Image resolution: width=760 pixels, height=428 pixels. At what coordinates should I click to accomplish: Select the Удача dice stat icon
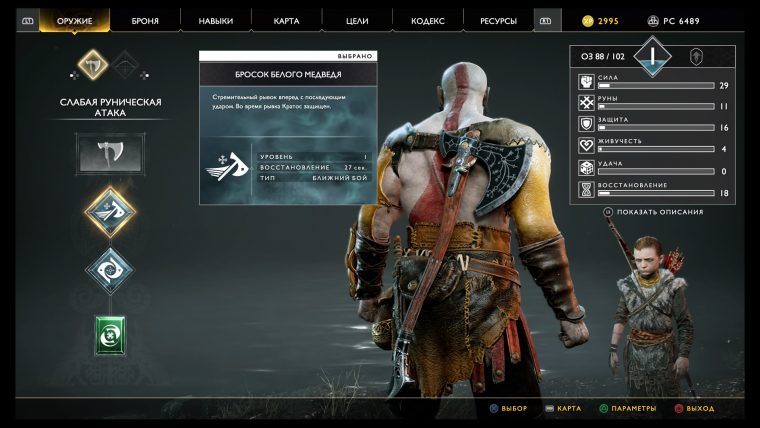[587, 167]
